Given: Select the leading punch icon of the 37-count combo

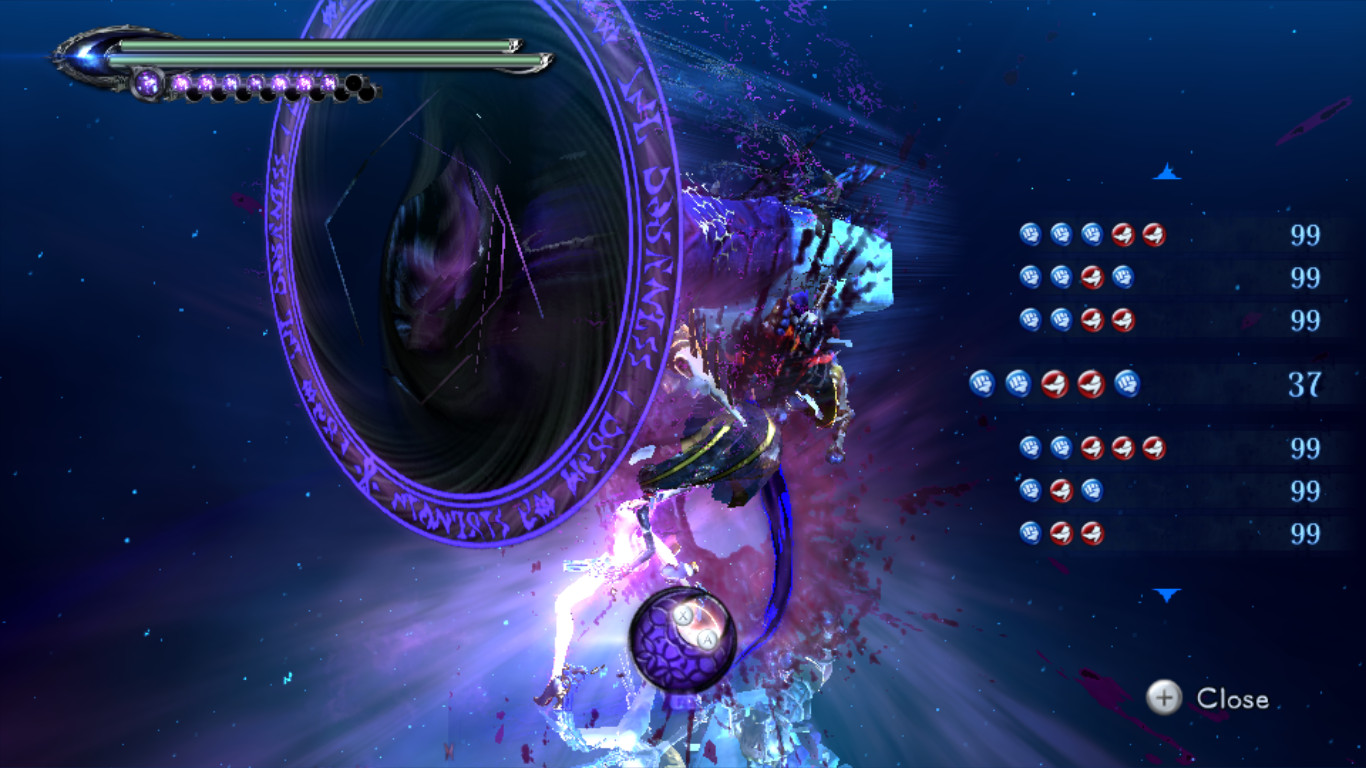Looking at the screenshot, I should tap(982, 384).
